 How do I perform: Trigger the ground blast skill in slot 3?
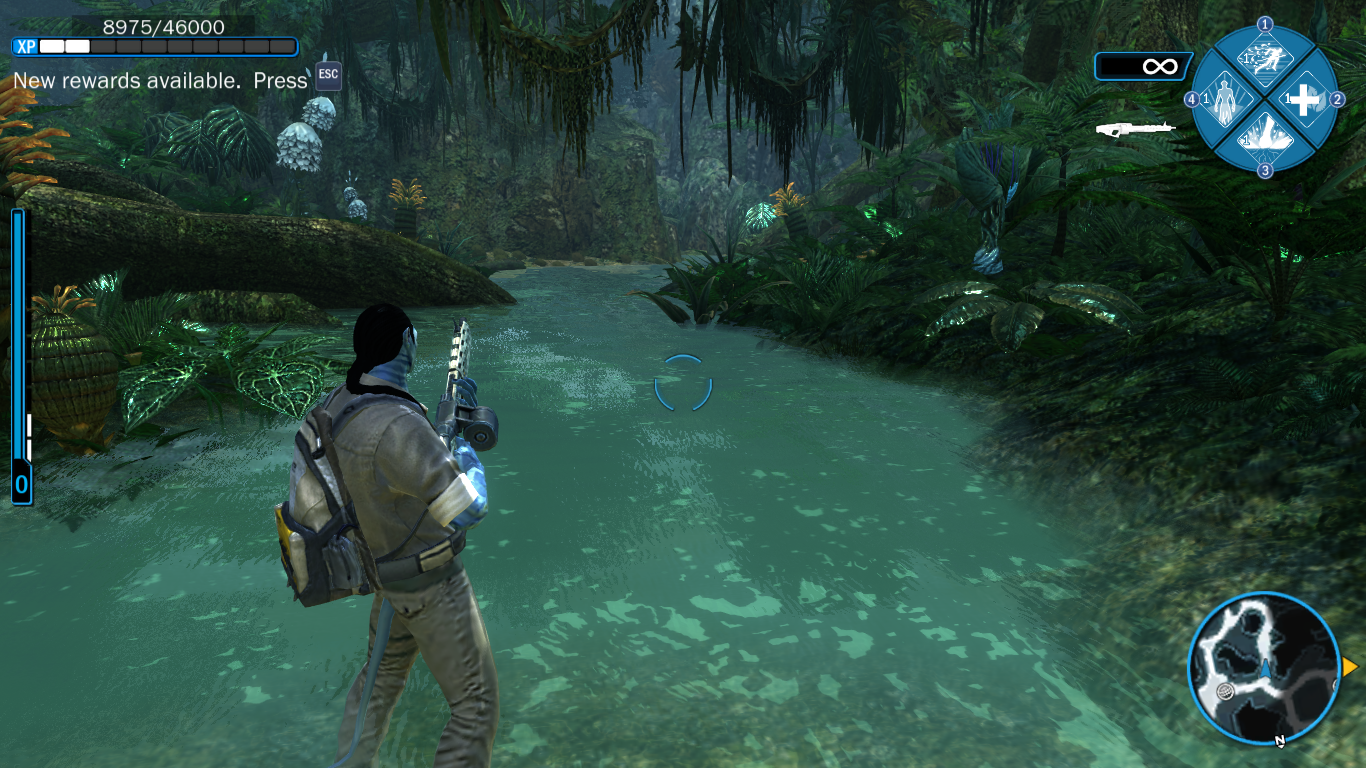point(1265,137)
